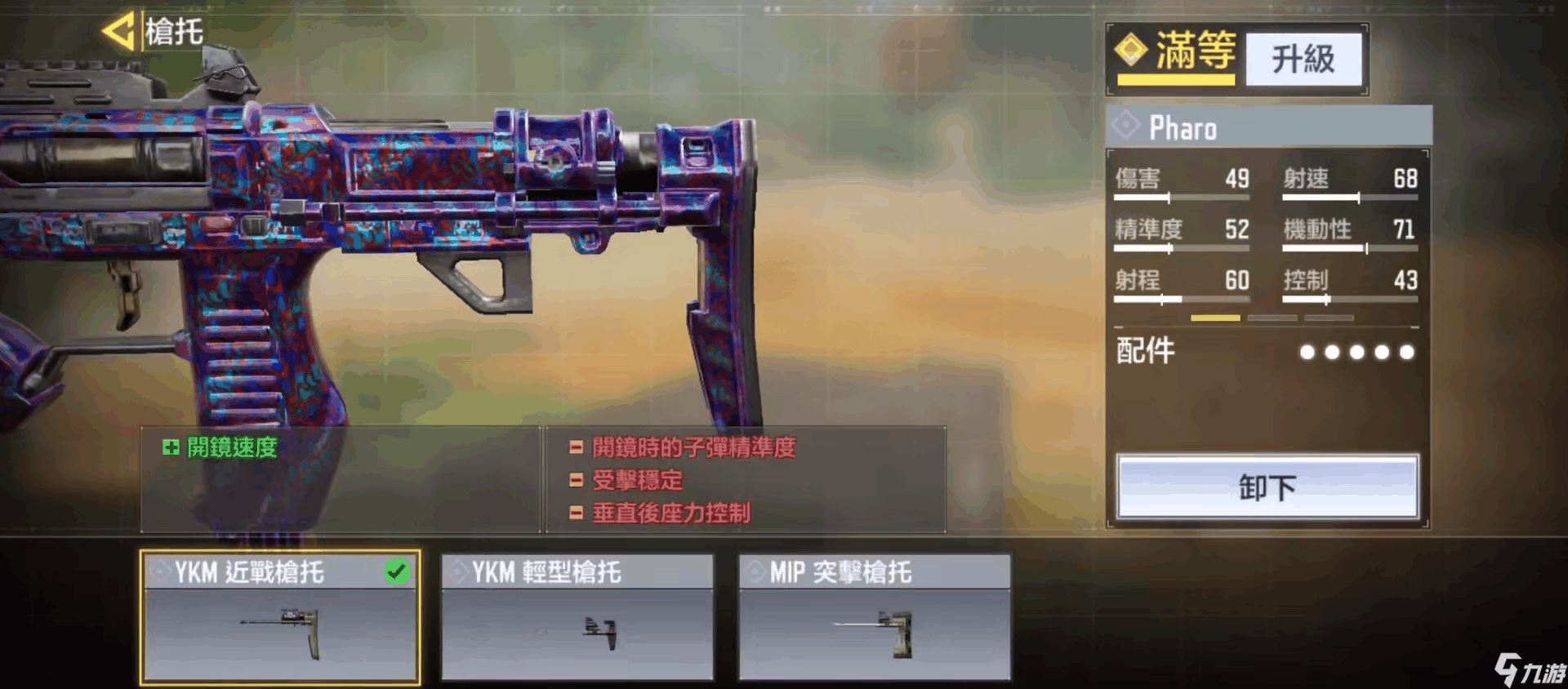
Task: Open the 滿等 max level tab
Action: (1177, 54)
